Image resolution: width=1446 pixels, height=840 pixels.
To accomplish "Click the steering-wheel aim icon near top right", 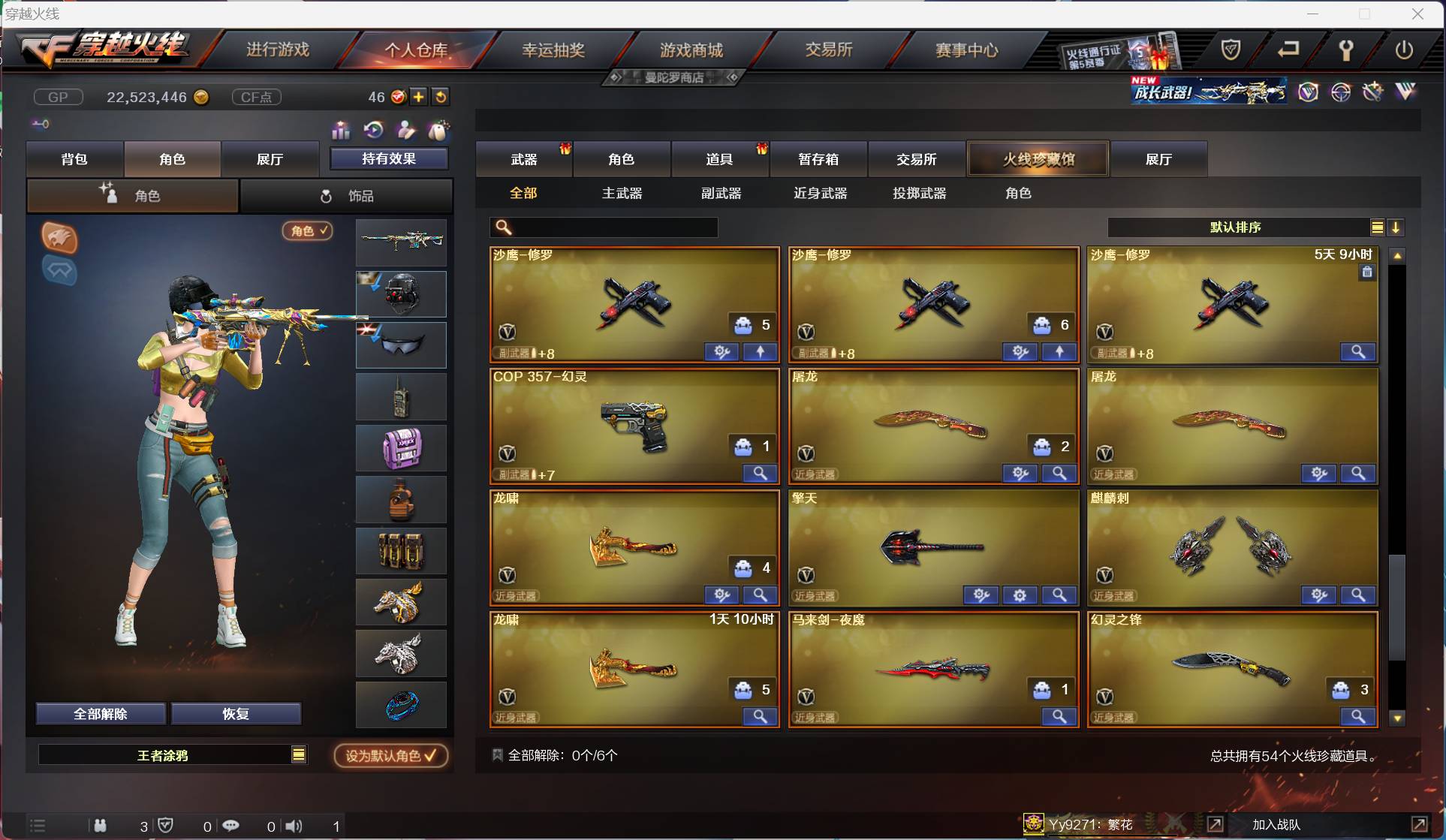I will click(x=1342, y=92).
